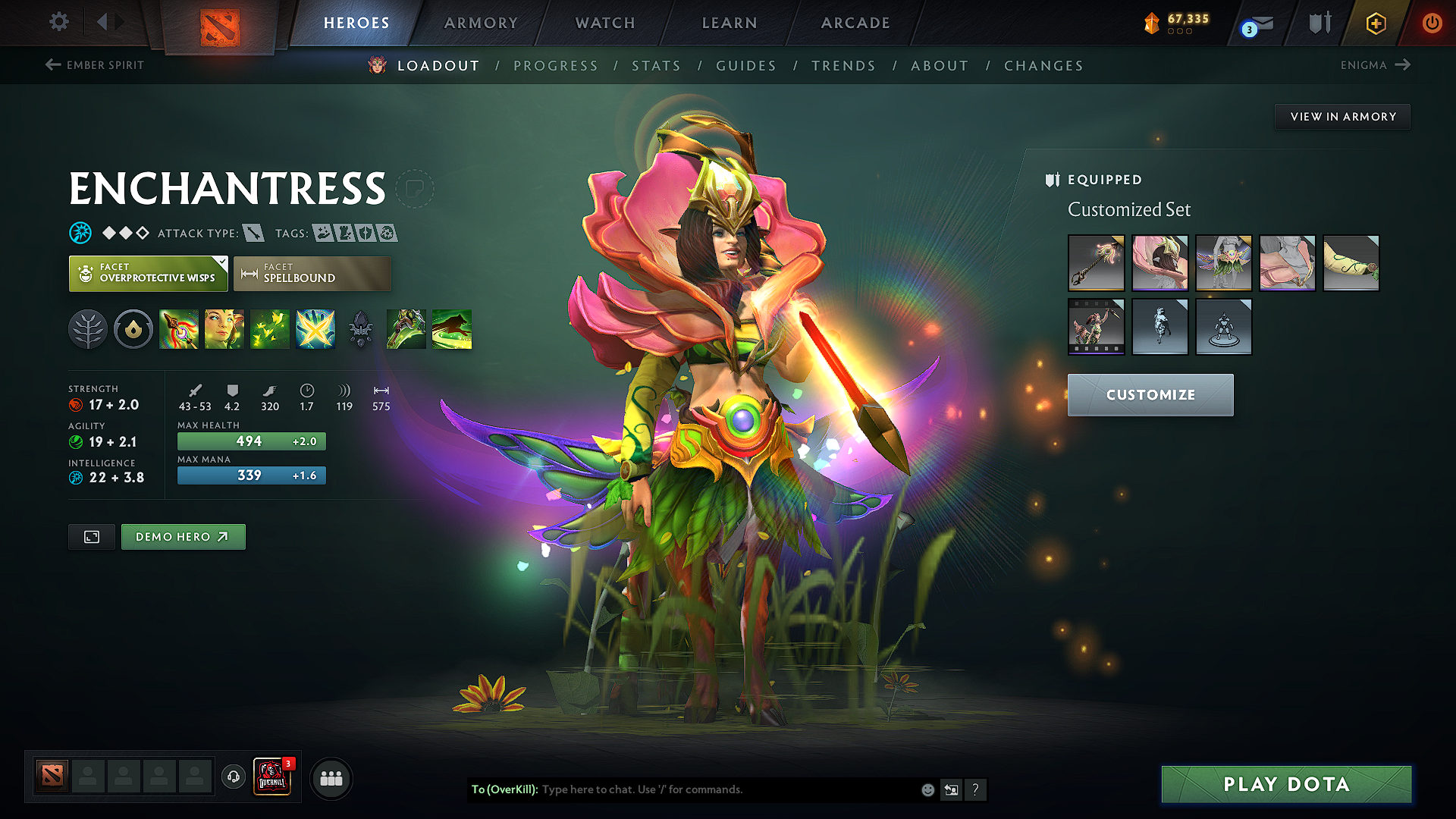Switch to the PROGRESS tab
1456x819 pixels.
click(556, 66)
